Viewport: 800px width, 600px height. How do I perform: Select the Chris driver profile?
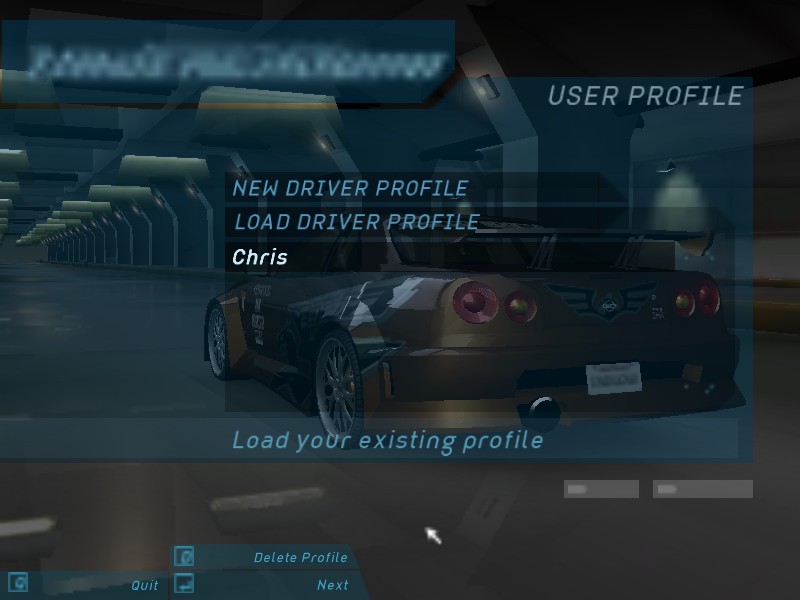click(260, 257)
